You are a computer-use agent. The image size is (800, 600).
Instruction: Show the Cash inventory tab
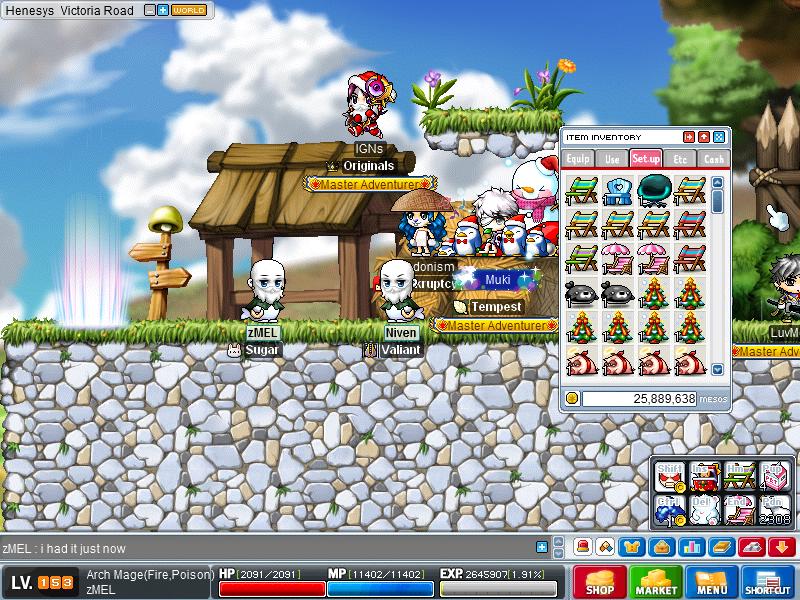pyautogui.click(x=713, y=158)
